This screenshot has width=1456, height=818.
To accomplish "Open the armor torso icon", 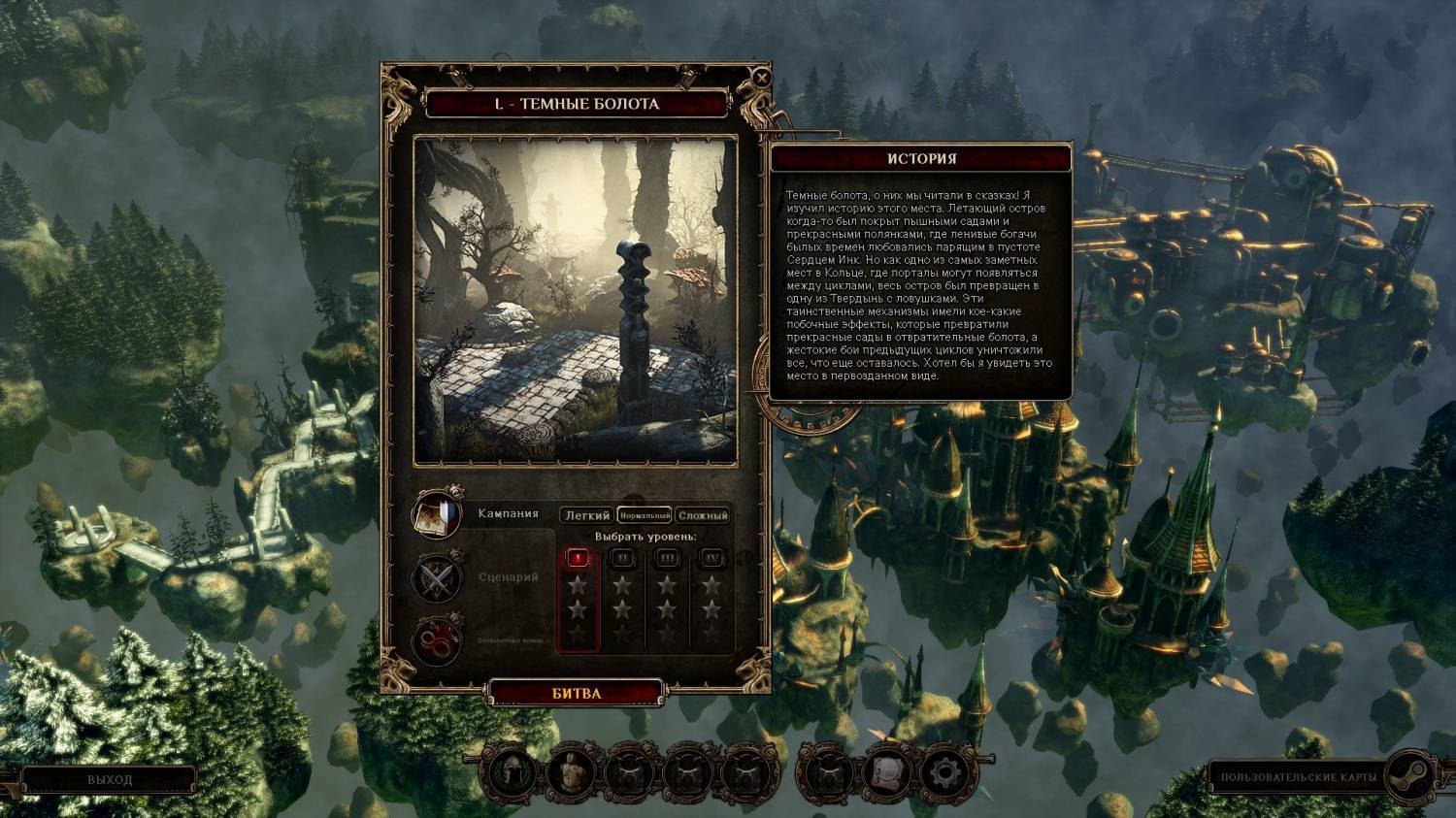I will pyautogui.click(x=572, y=773).
